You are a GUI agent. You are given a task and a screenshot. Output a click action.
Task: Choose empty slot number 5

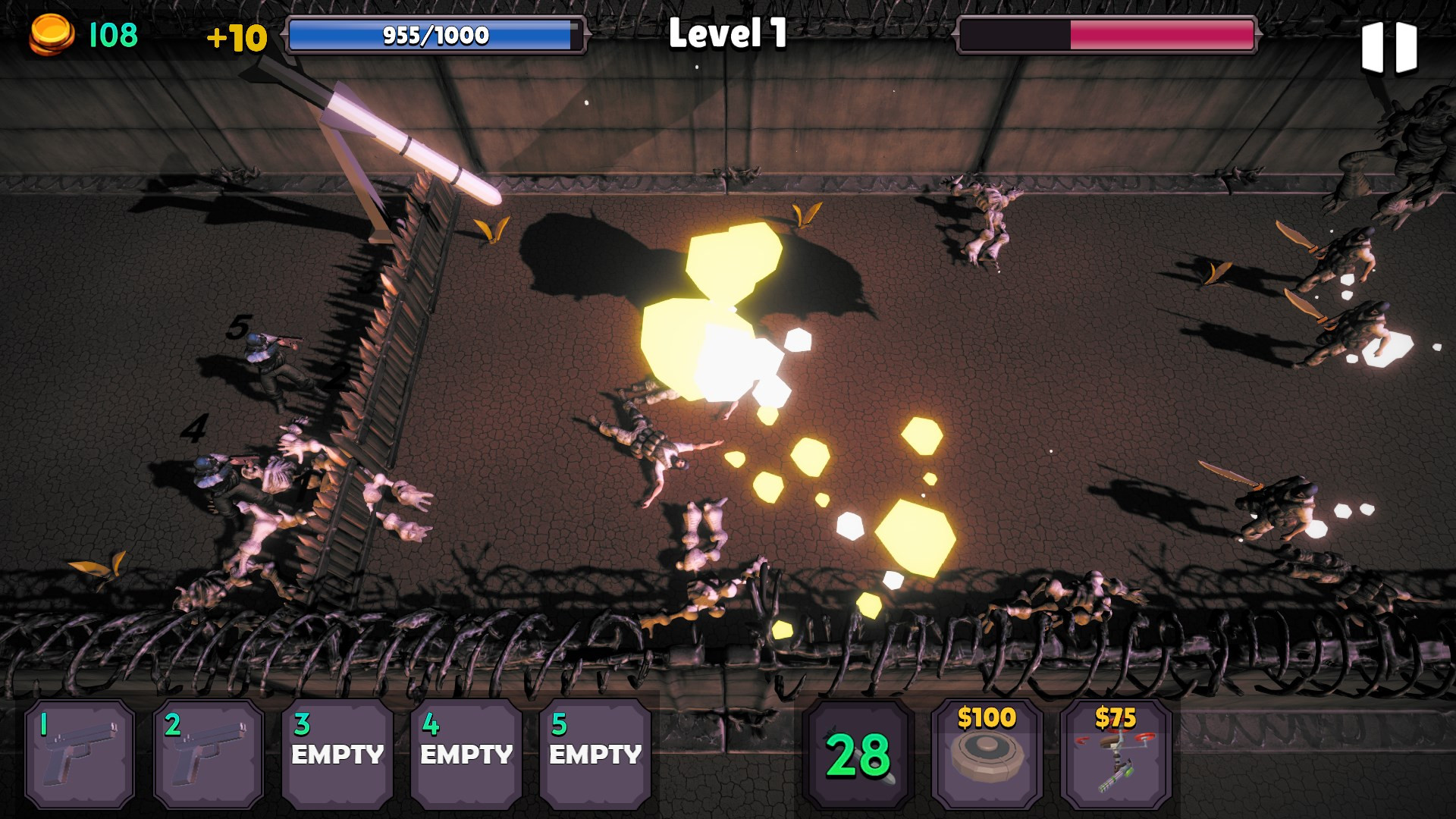click(x=595, y=754)
